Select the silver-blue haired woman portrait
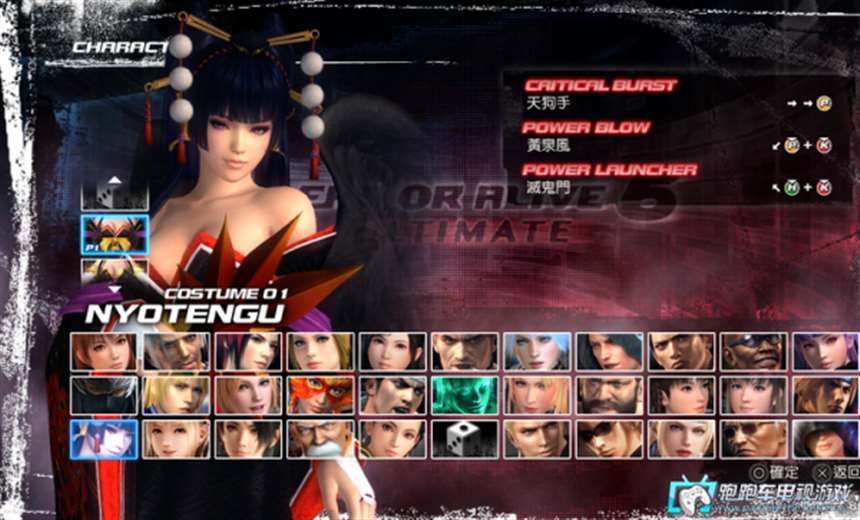The image size is (860, 520). coord(536,352)
